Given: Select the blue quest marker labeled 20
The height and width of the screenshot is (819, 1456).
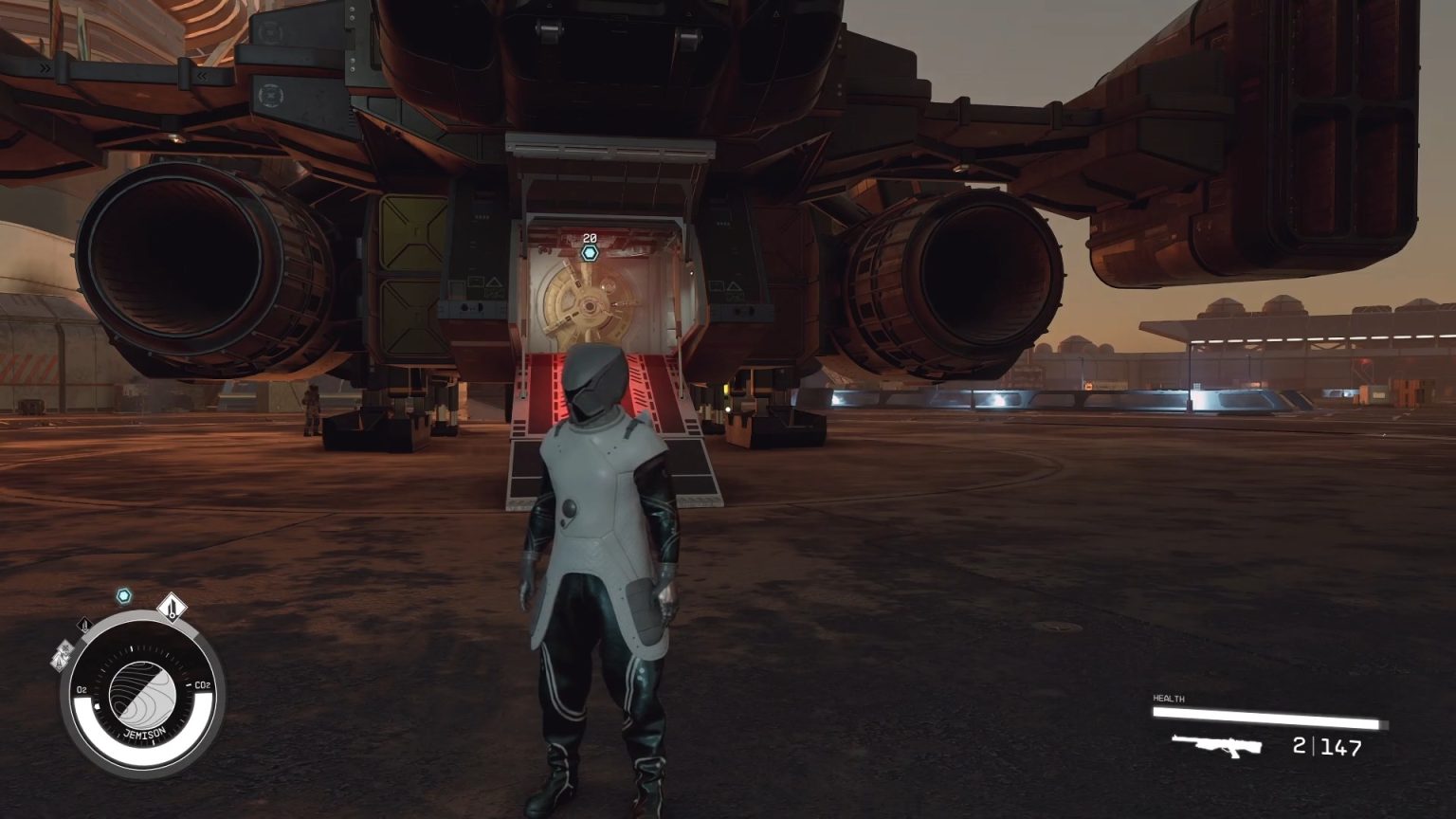Looking at the screenshot, I should pos(590,253).
